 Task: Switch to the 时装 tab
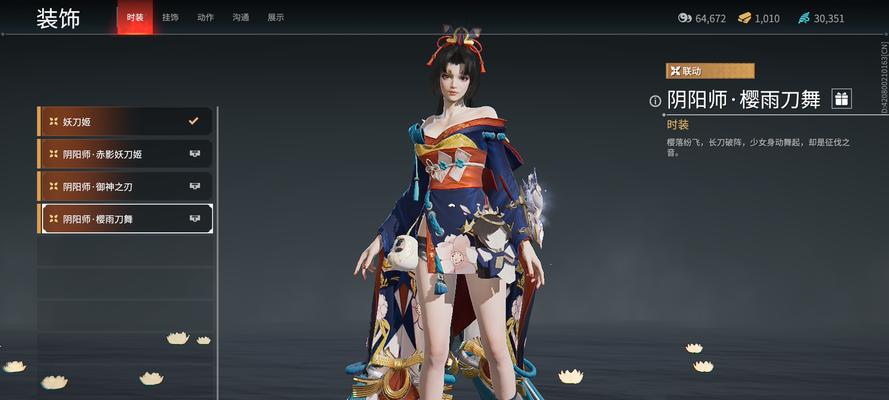point(135,18)
